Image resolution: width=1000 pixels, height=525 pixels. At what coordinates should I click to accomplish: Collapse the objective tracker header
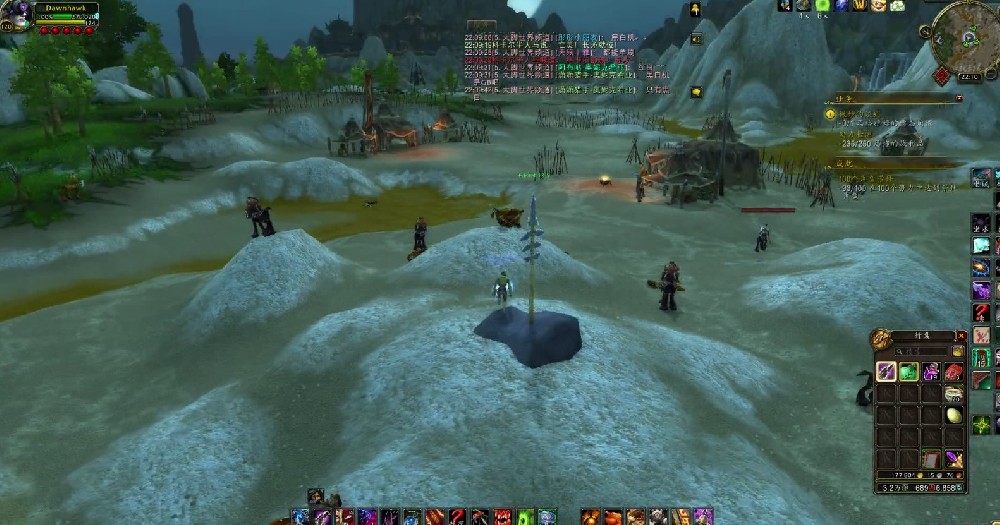958,98
